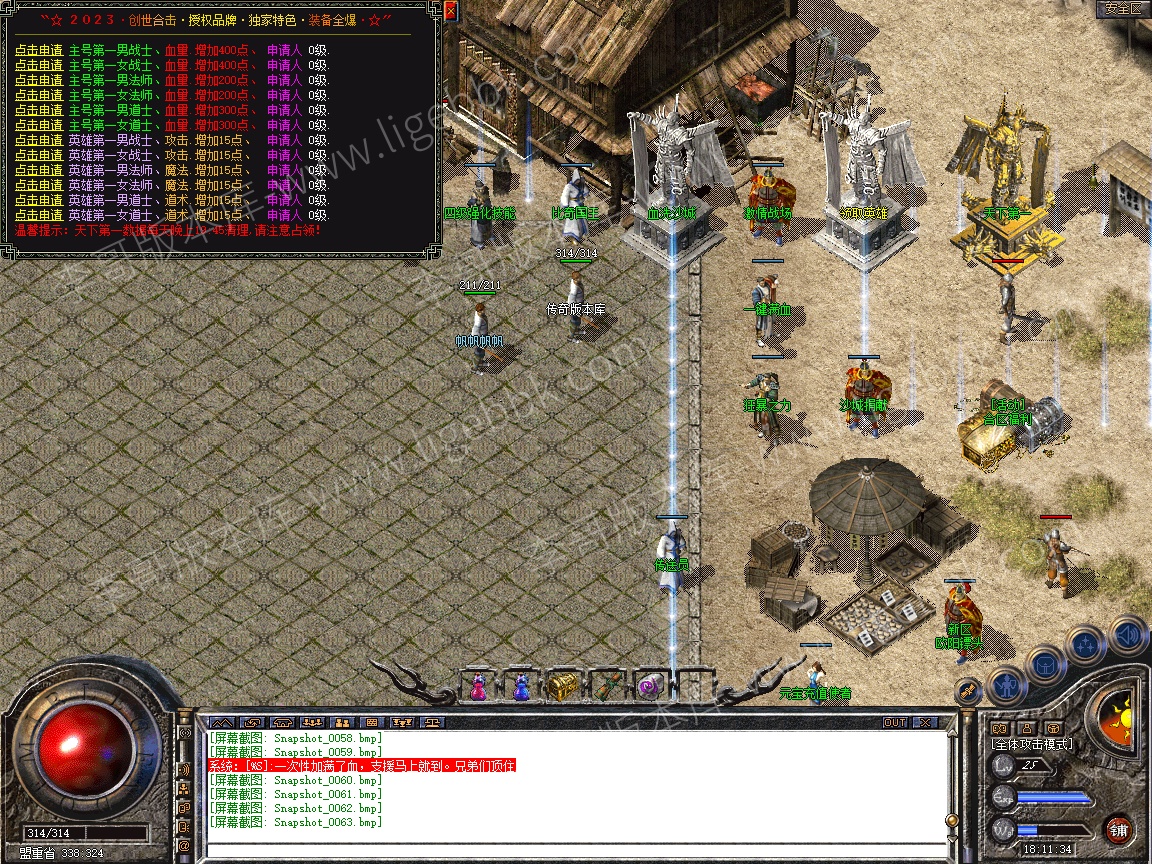The image size is (1152, 864).
Task: Select the green pickaxe item belt slot
Action: tap(607, 686)
